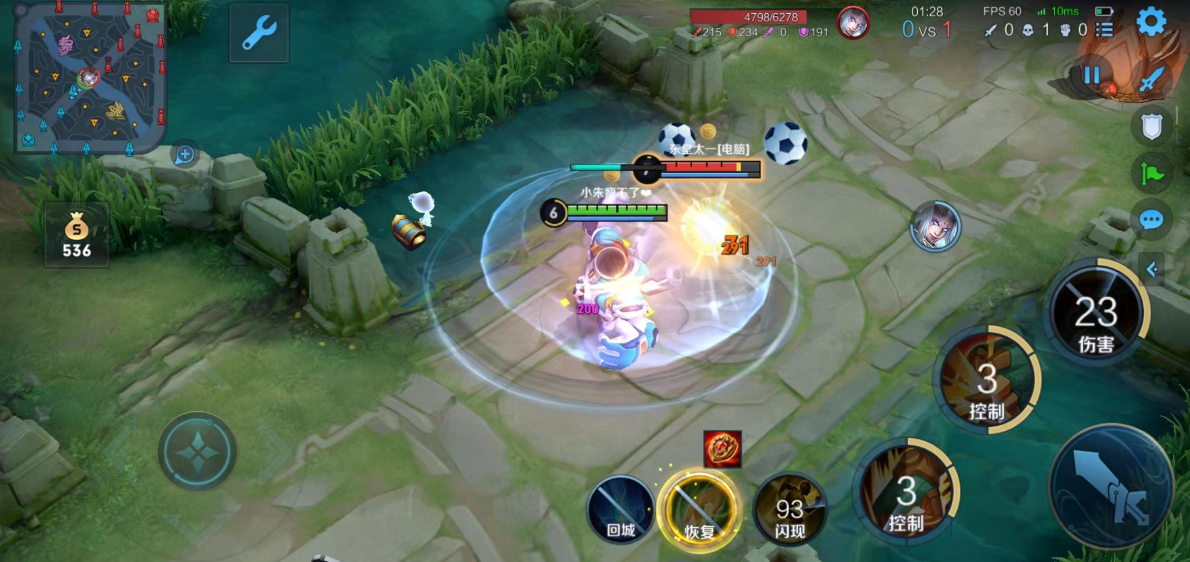The image size is (1190, 562).
Task: Zoom the minimap with the magnifier icon
Action: (184, 154)
